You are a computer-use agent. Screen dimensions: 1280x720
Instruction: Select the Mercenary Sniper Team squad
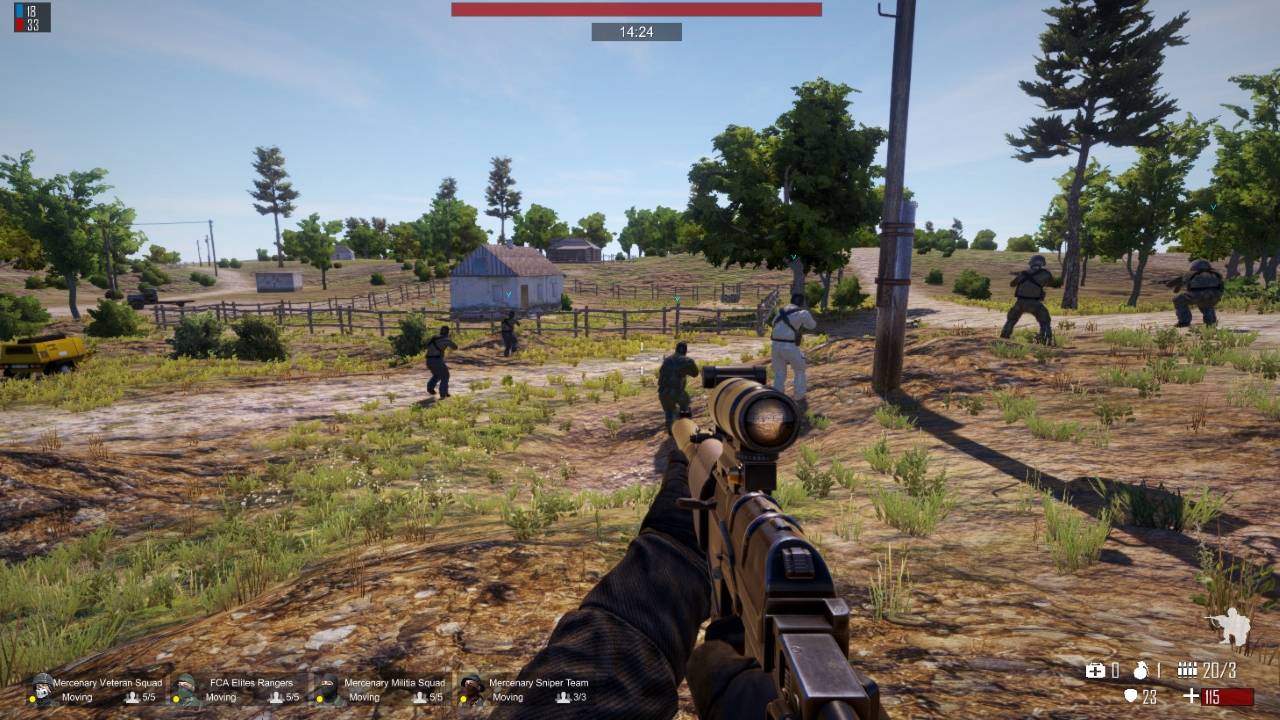click(526, 690)
